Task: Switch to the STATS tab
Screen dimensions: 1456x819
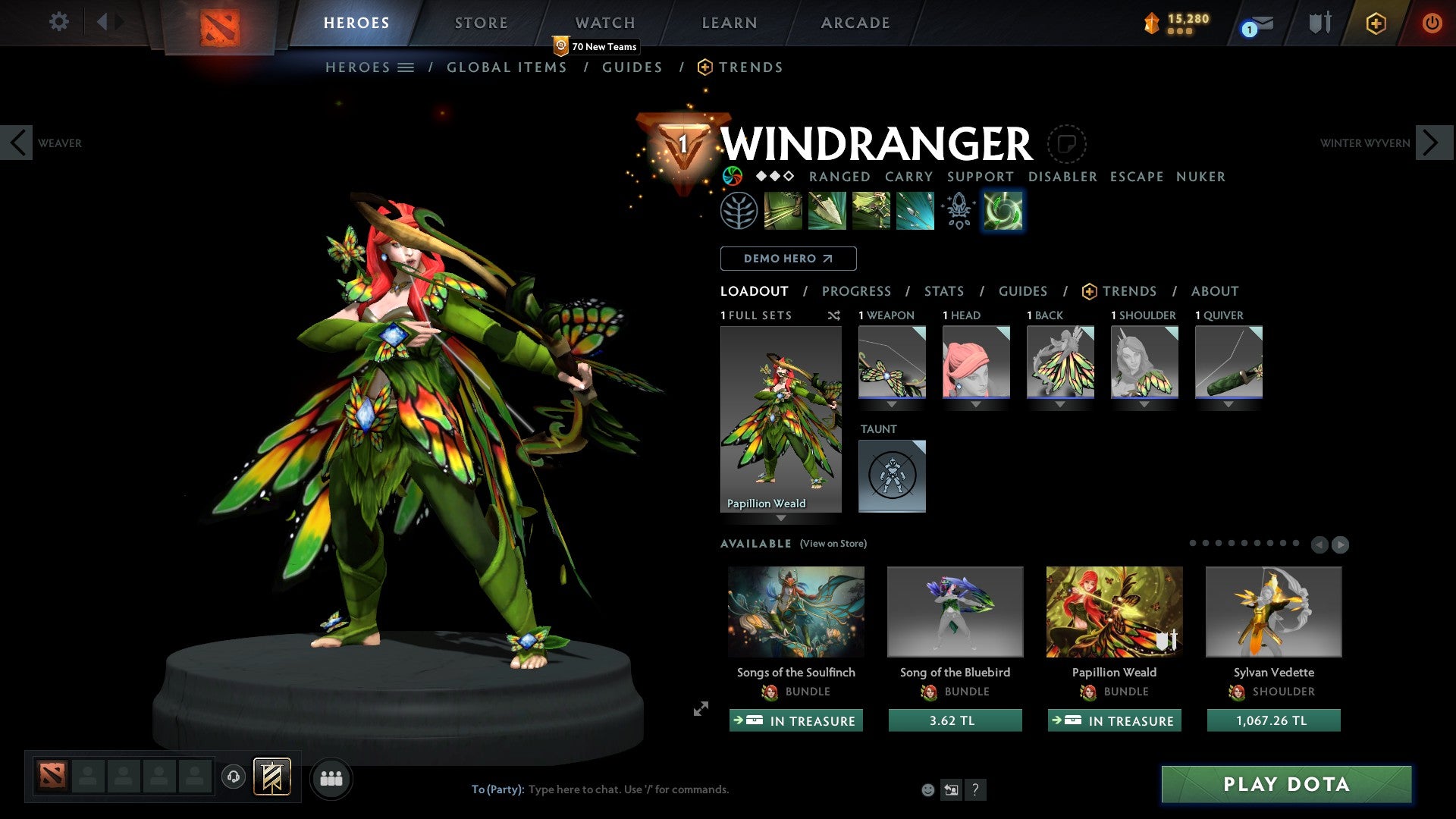Action: click(x=943, y=291)
